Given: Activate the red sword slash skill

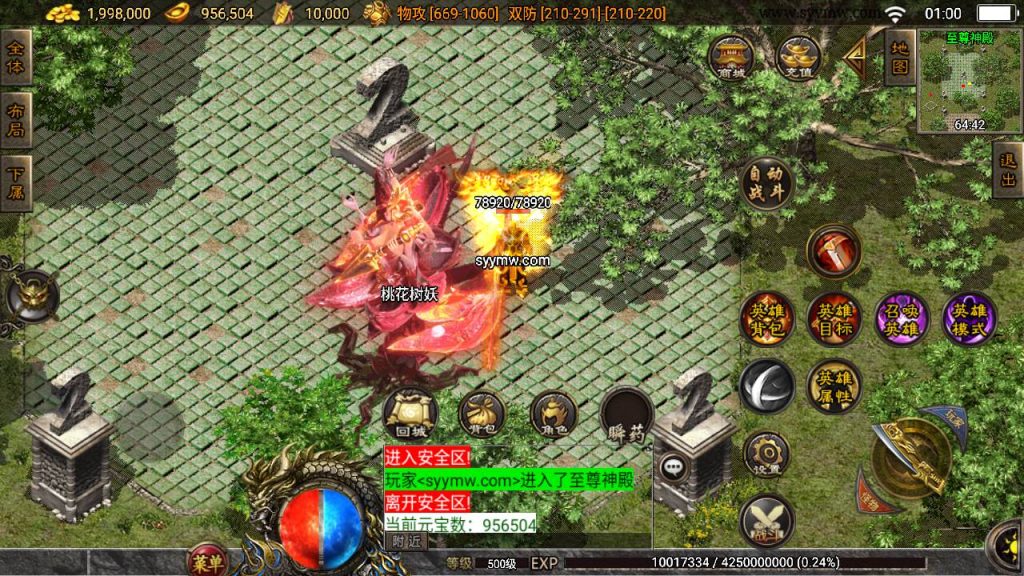Looking at the screenshot, I should click(835, 250).
